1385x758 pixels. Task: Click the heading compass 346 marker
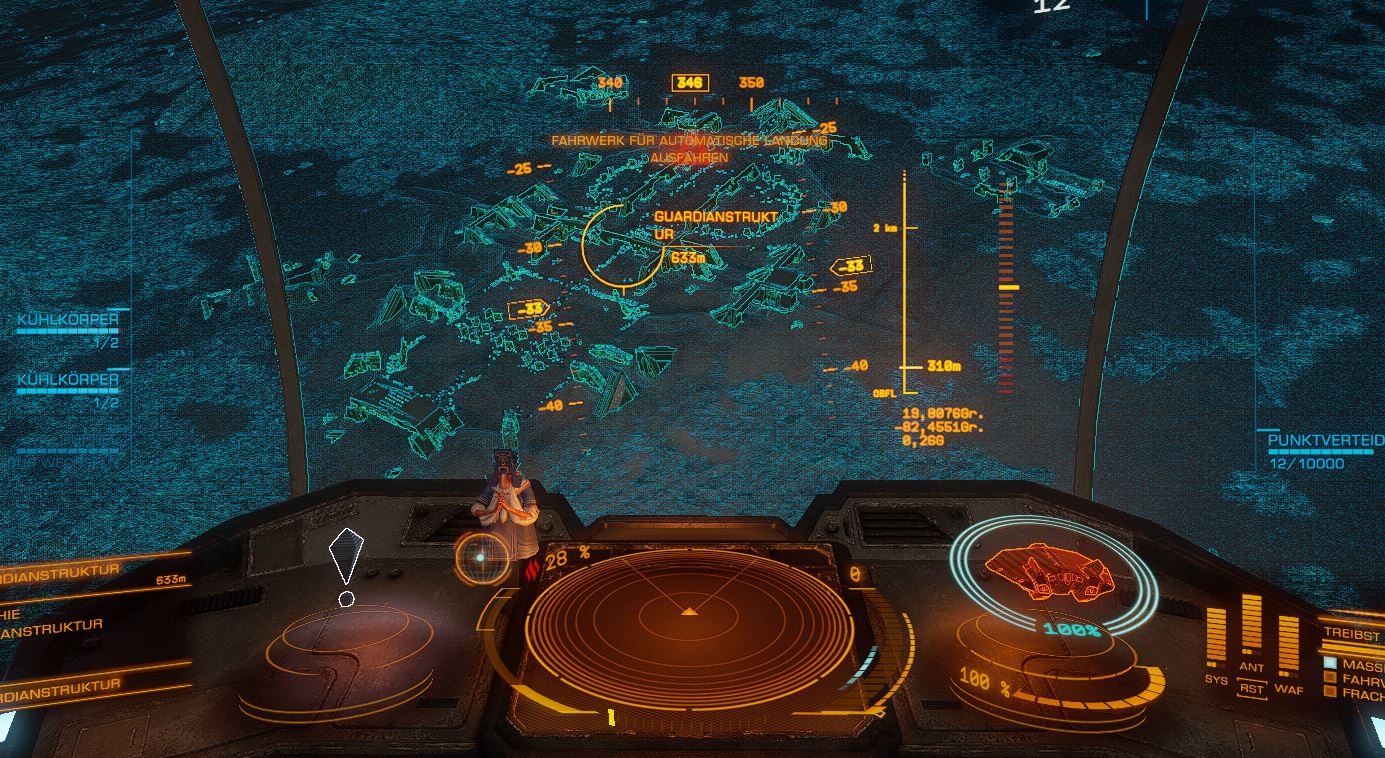689,83
